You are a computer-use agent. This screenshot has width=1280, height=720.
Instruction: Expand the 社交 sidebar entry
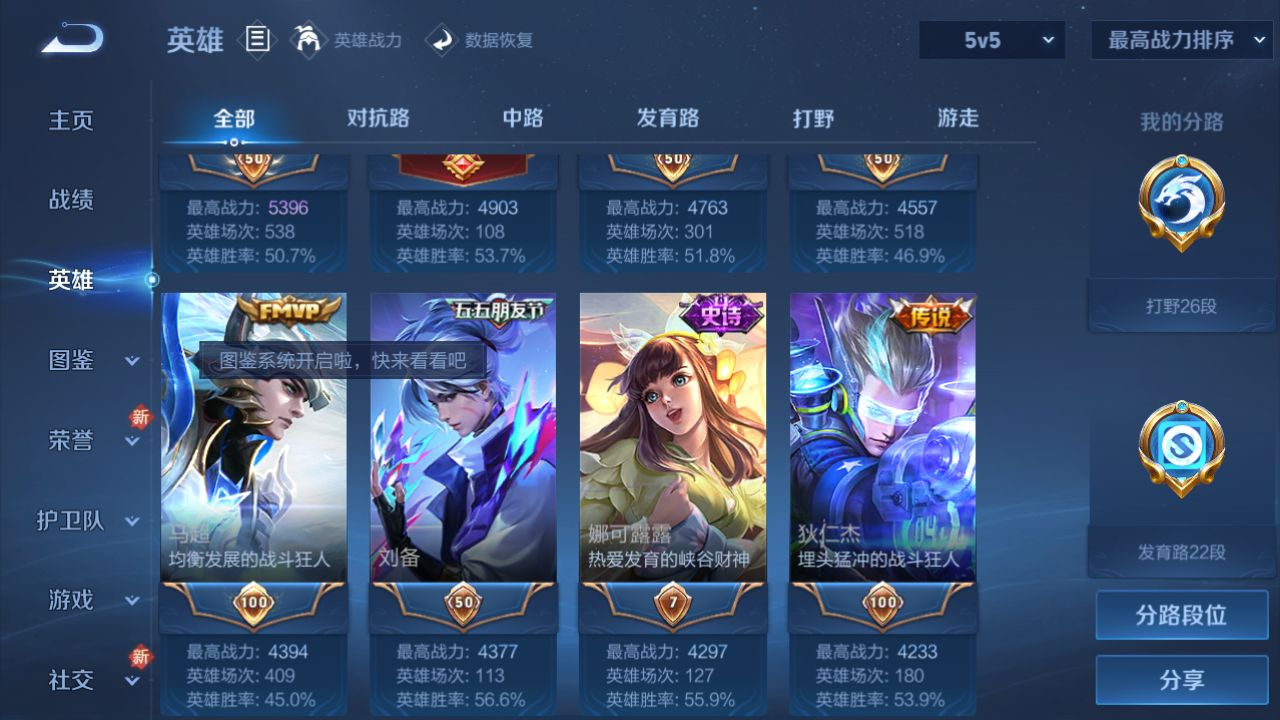90,680
